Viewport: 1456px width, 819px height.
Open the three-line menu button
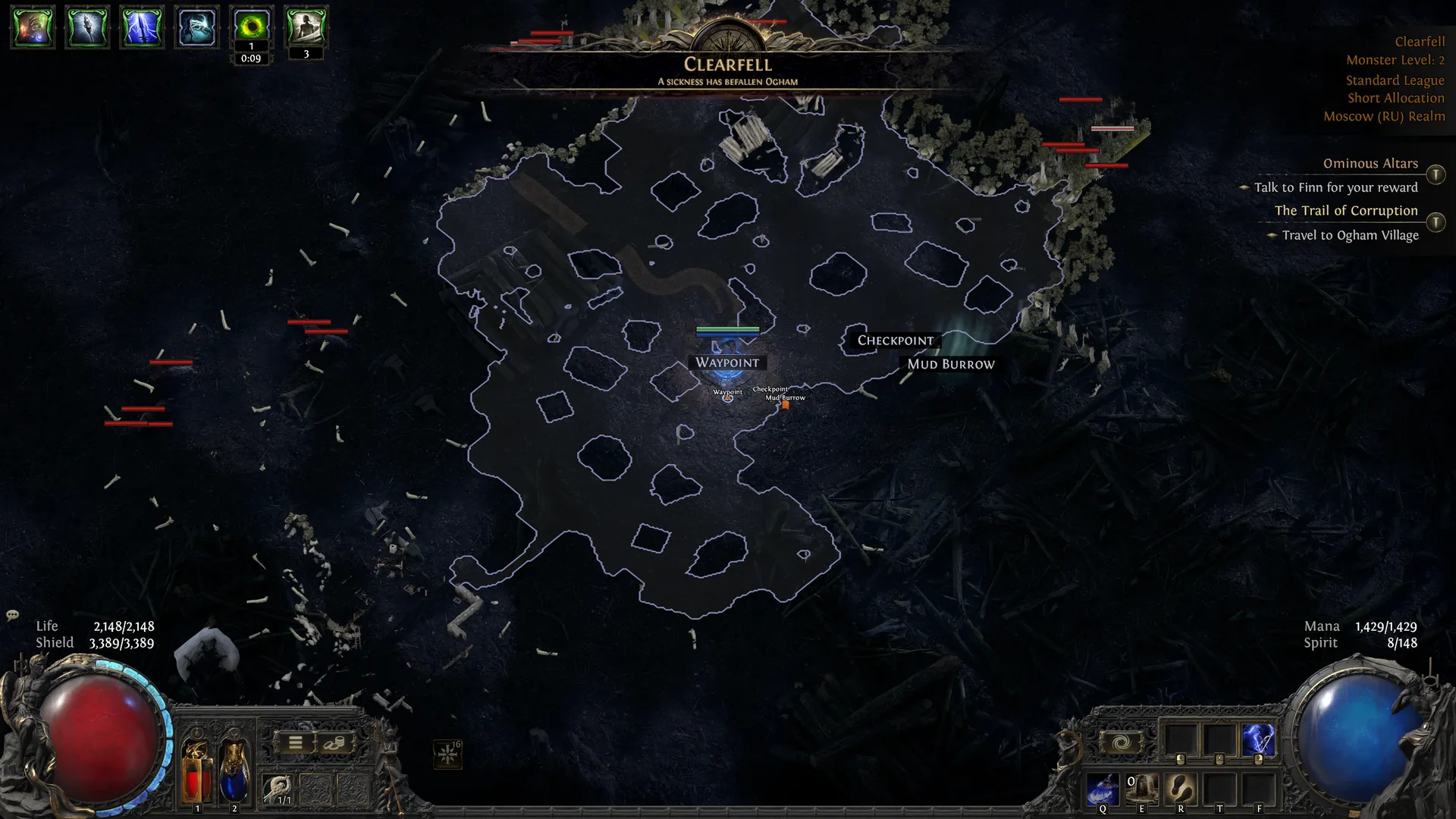(x=296, y=743)
